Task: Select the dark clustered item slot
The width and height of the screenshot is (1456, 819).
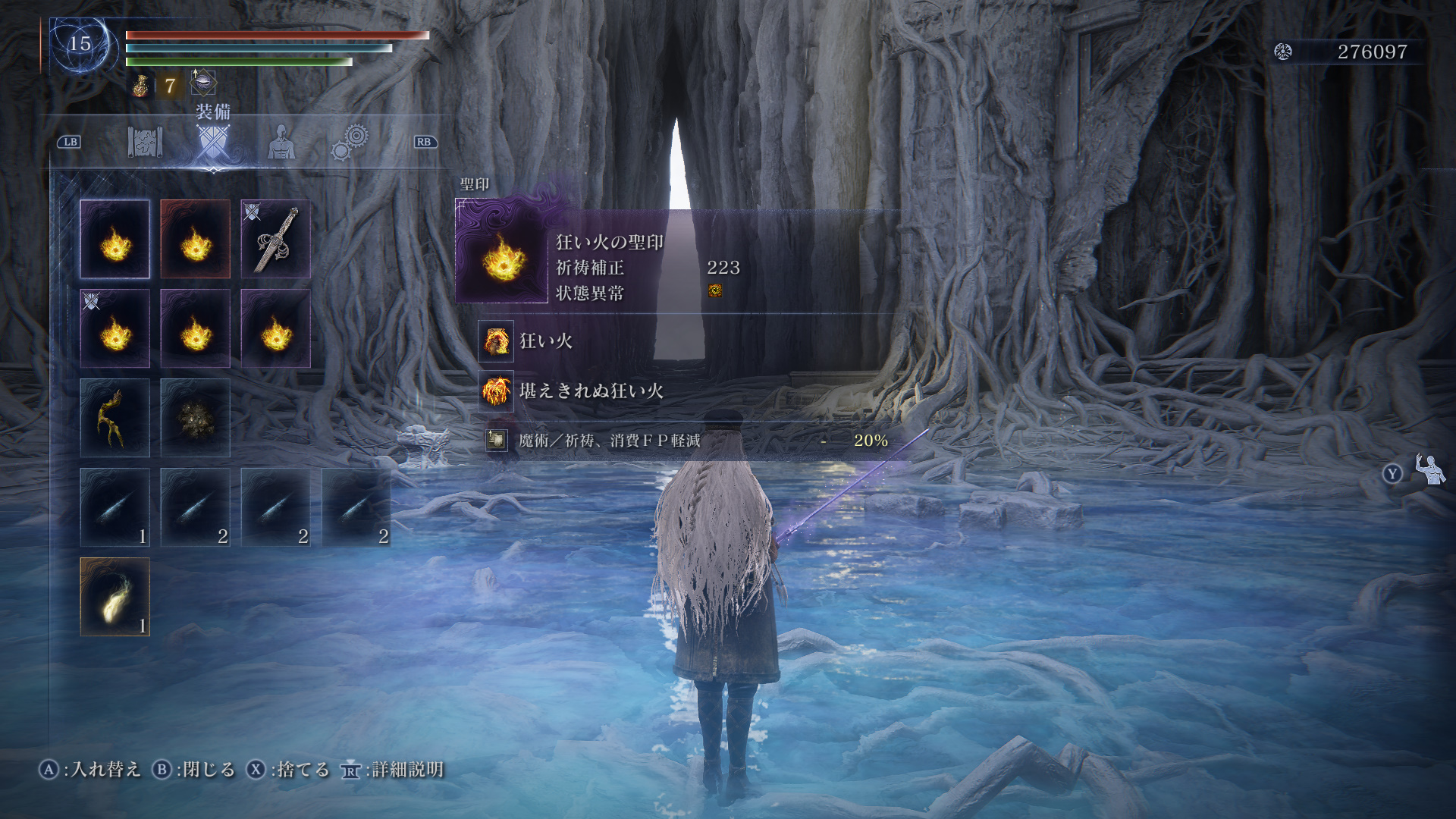Action: 195,418
